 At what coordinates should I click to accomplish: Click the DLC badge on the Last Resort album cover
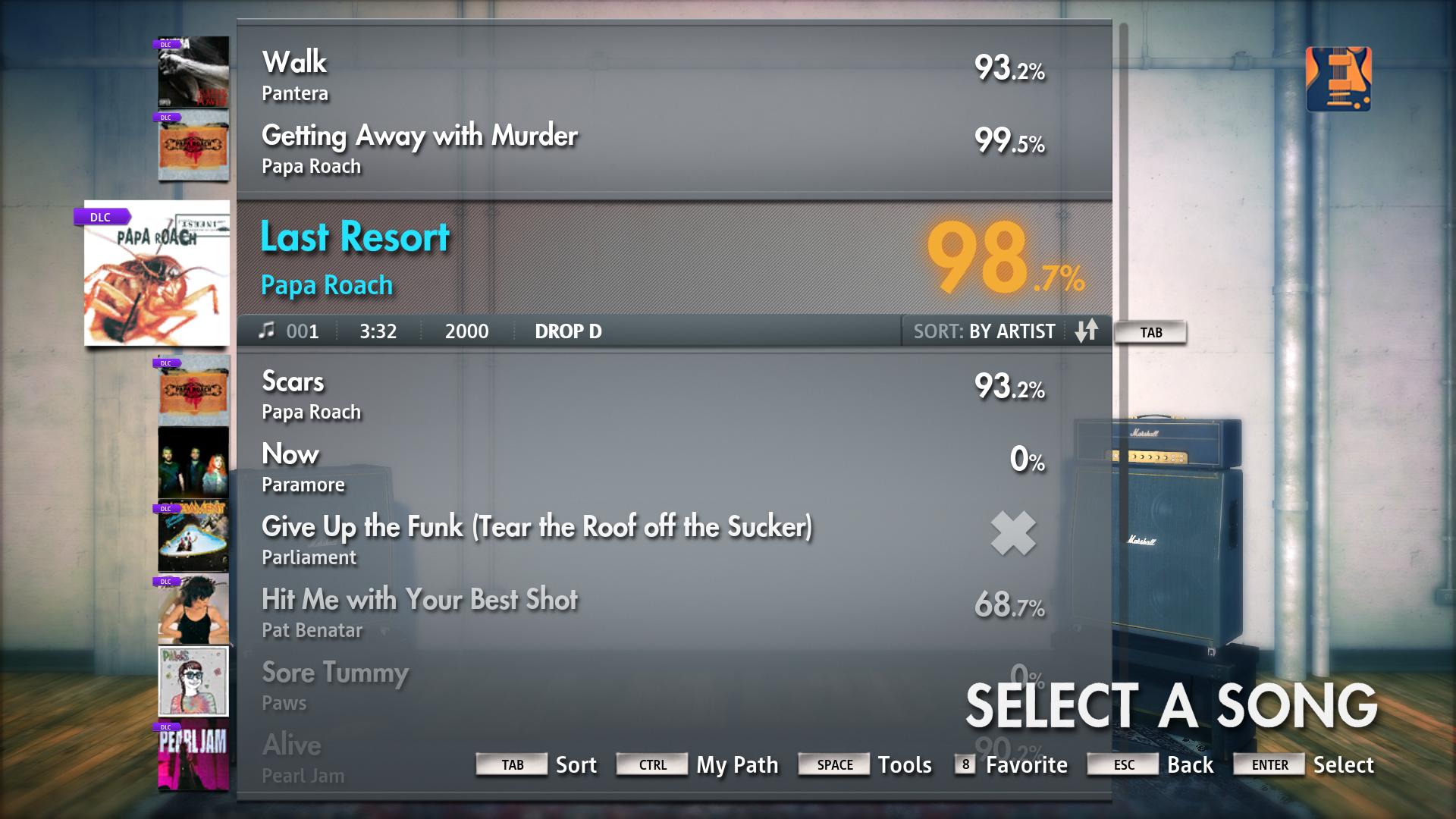coord(102,217)
